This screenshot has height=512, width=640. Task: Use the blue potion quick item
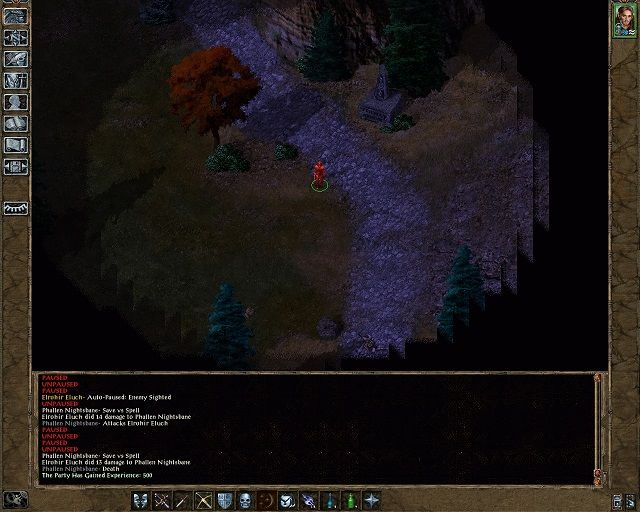coord(330,499)
